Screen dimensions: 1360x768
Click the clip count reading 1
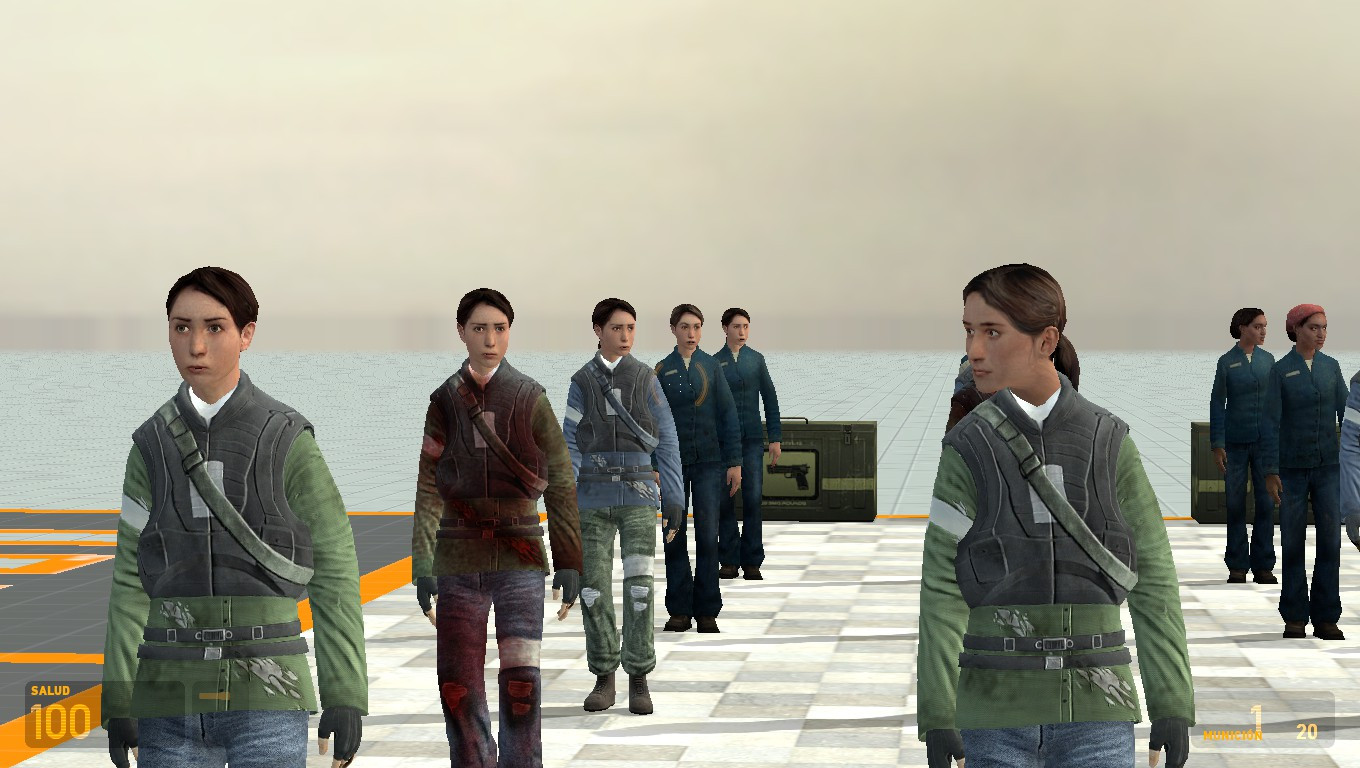point(1256,716)
